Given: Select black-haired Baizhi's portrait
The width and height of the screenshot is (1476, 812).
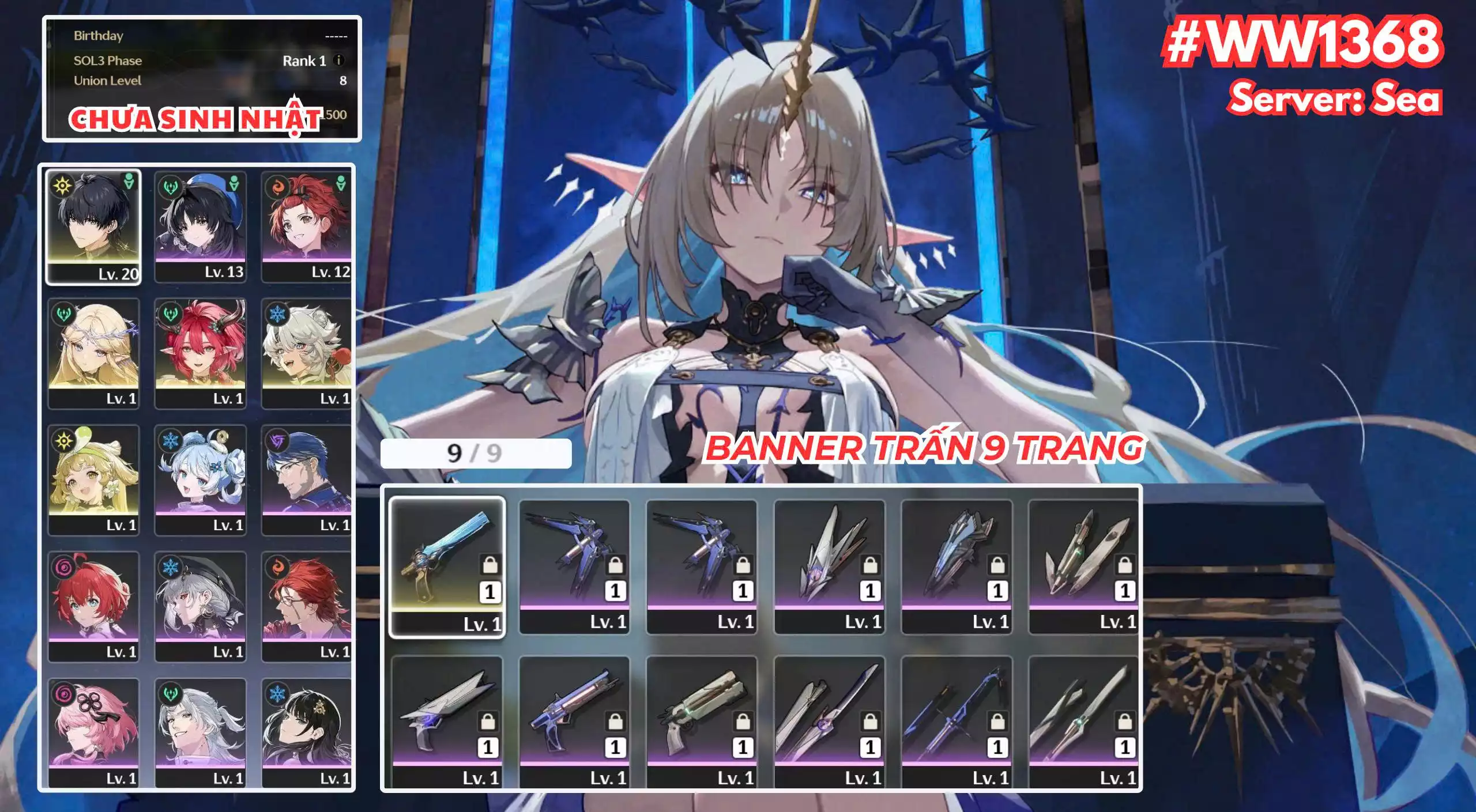Looking at the screenshot, I should 306,732.
